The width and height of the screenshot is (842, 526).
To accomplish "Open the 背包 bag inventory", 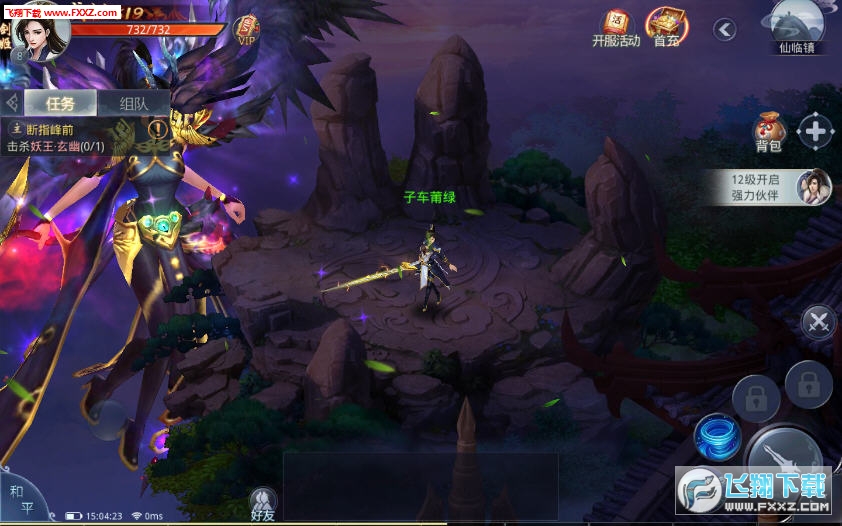I will coord(769,131).
